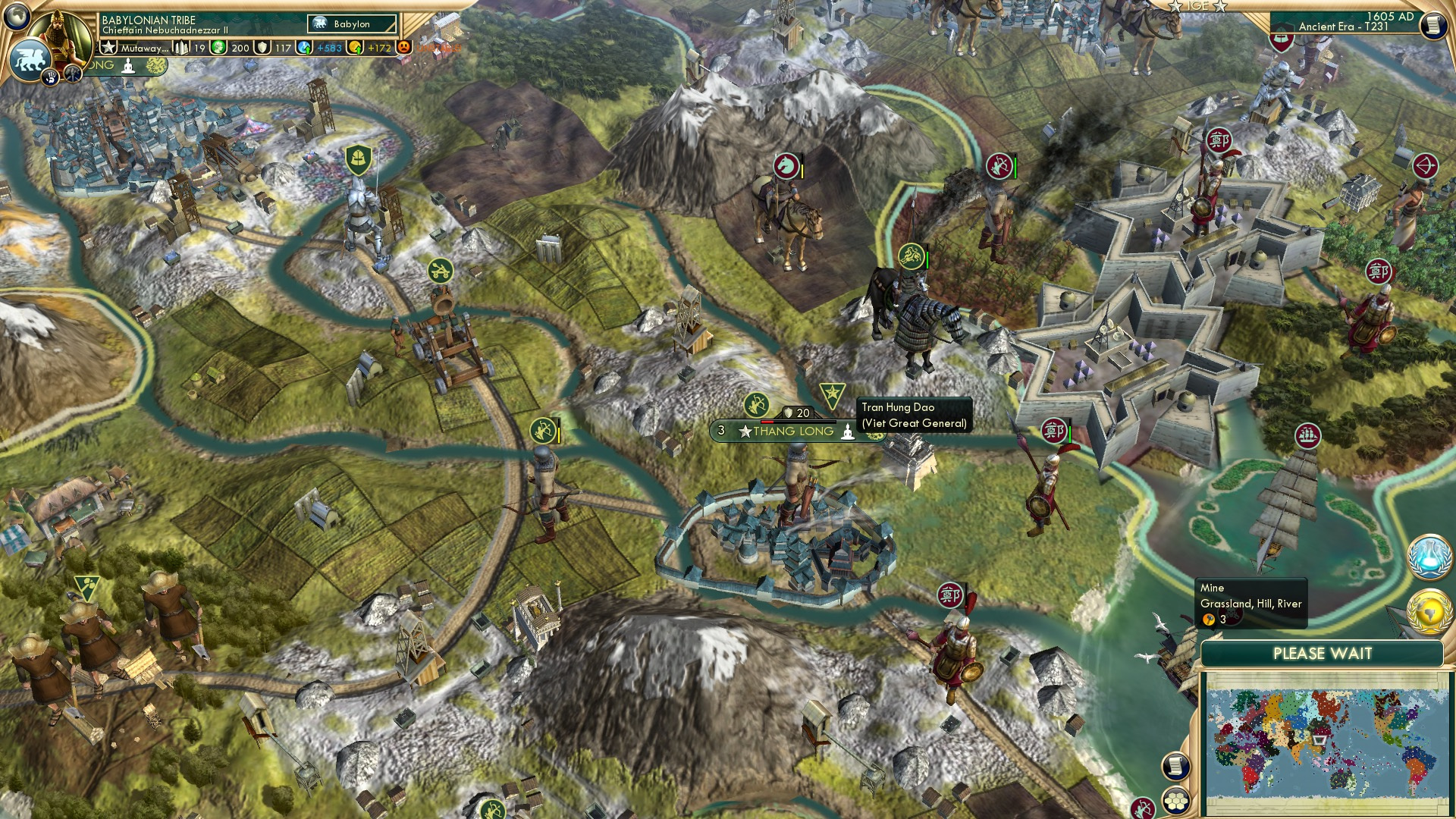Select the lion civilization emblem icon

pos(29,58)
